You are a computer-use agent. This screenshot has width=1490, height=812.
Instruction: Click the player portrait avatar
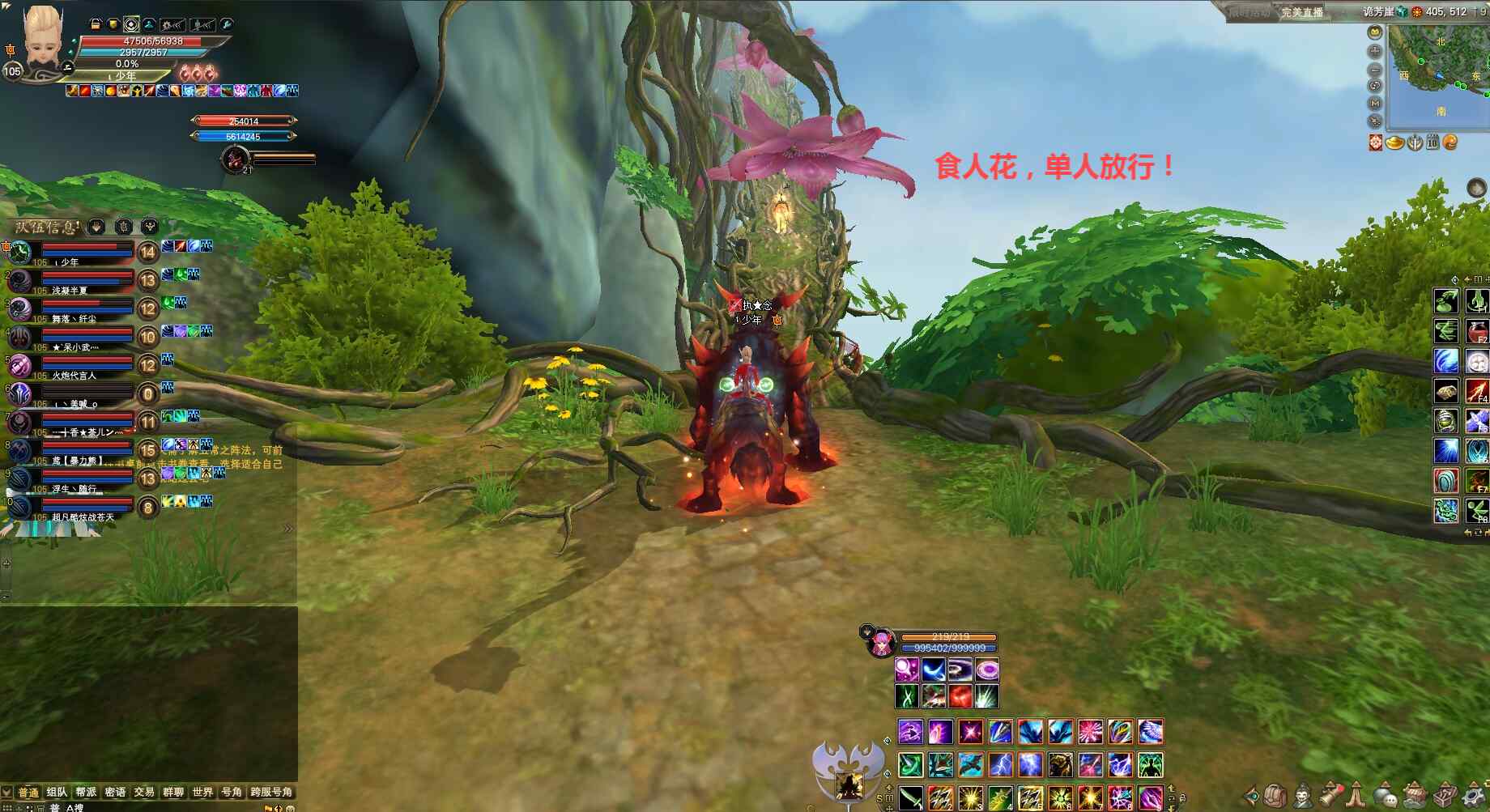tap(42, 38)
